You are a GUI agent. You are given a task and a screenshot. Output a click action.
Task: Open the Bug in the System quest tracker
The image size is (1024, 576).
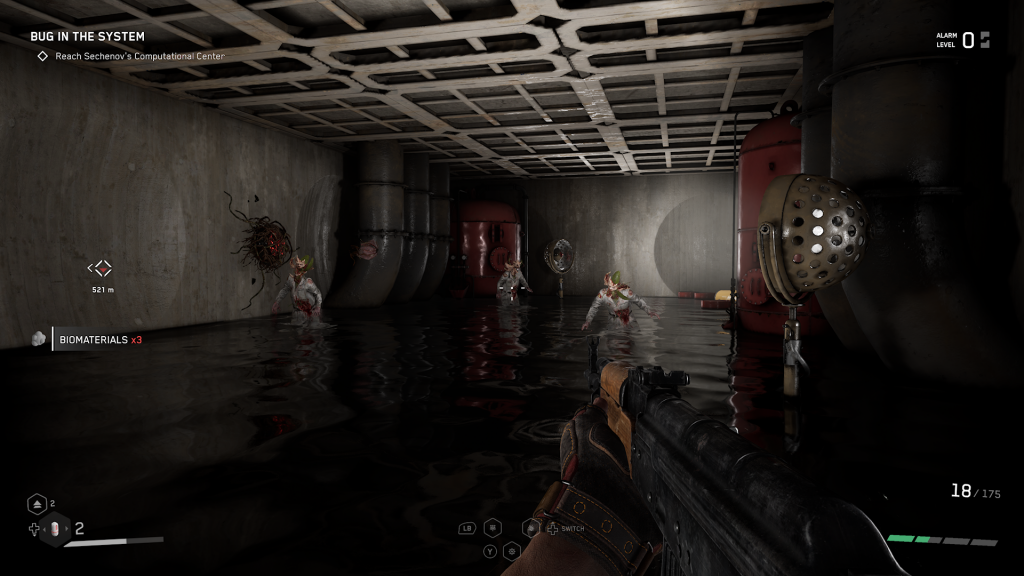coord(87,37)
